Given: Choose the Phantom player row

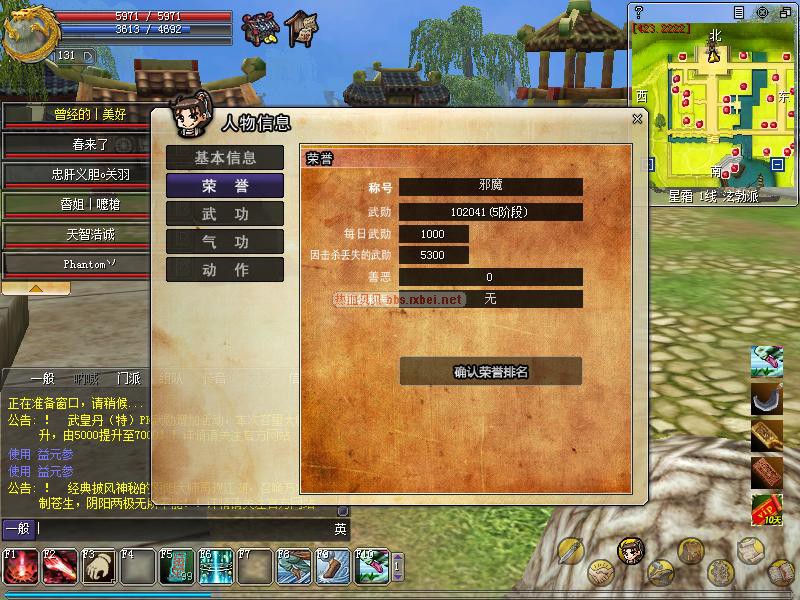Looking at the screenshot, I should point(76,265).
